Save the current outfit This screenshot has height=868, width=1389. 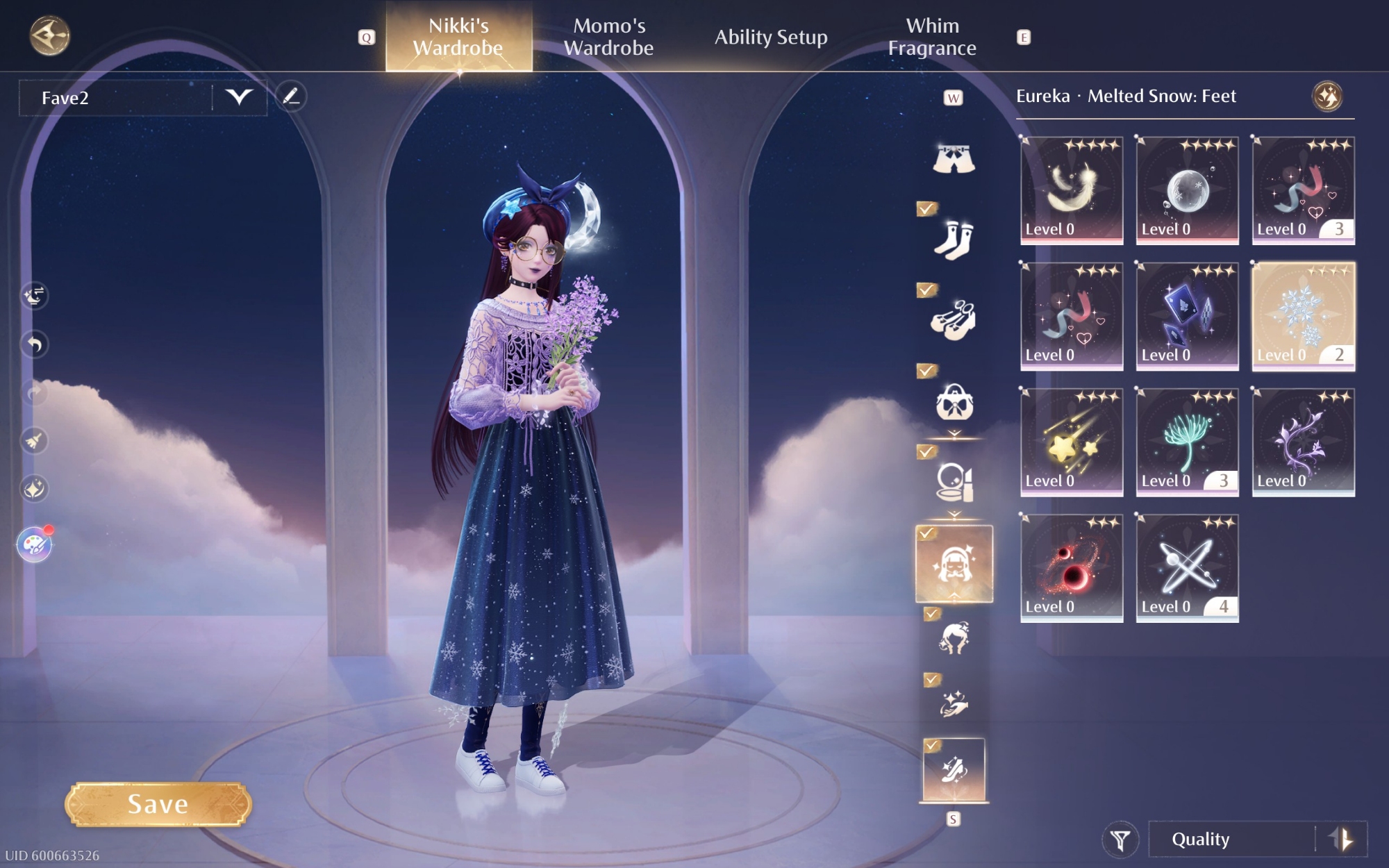point(158,804)
